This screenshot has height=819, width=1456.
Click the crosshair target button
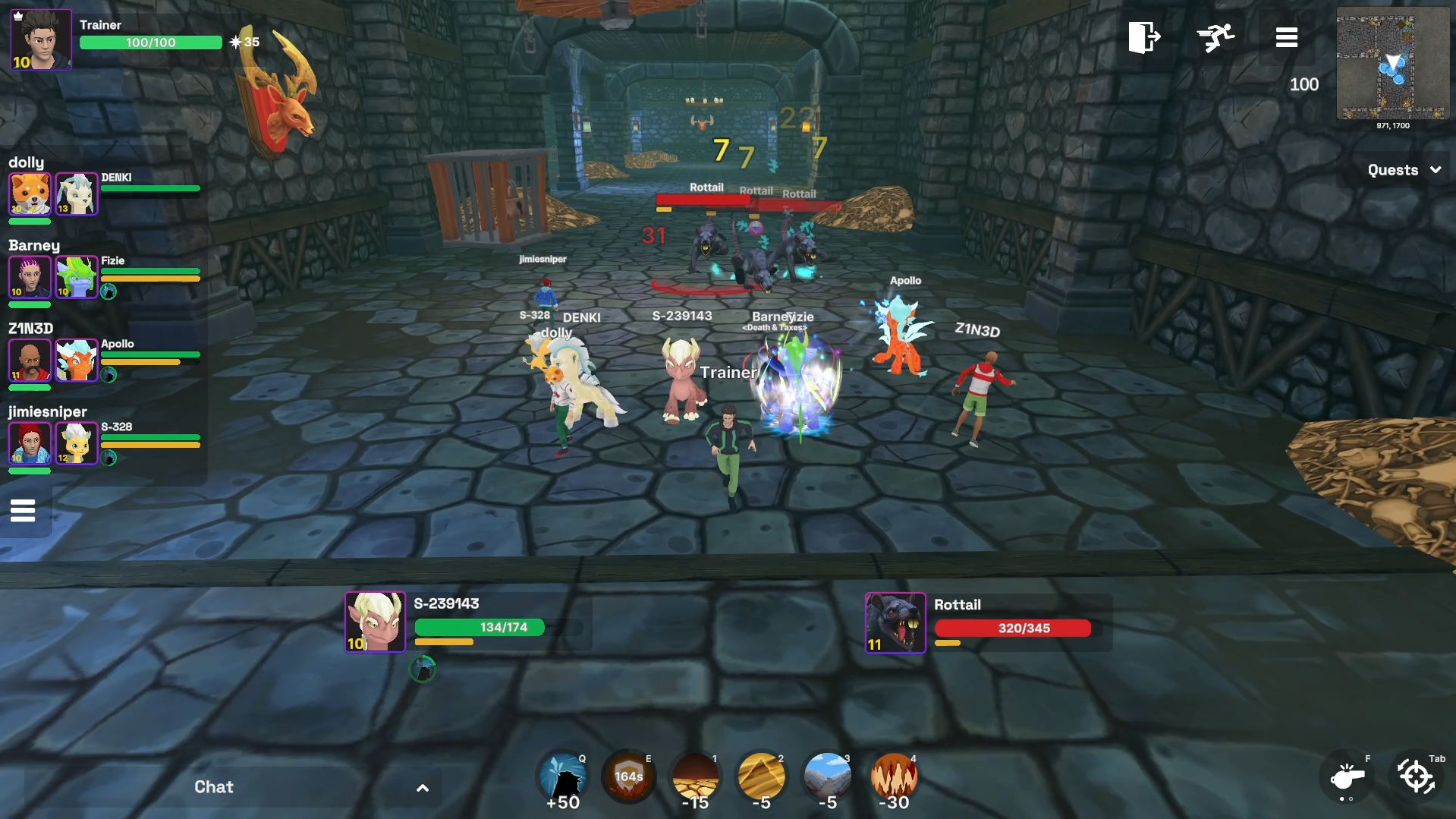[x=1416, y=776]
